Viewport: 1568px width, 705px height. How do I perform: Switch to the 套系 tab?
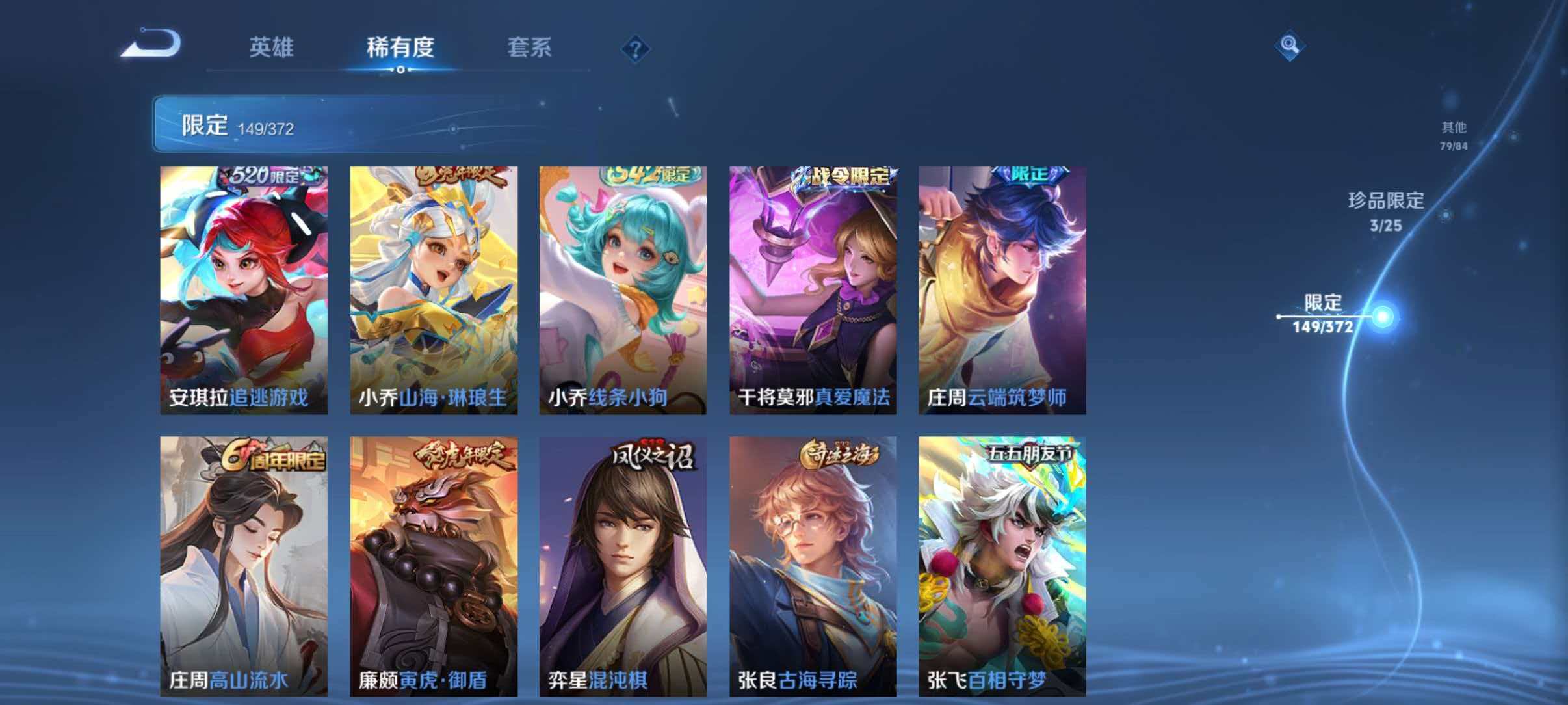pos(530,47)
